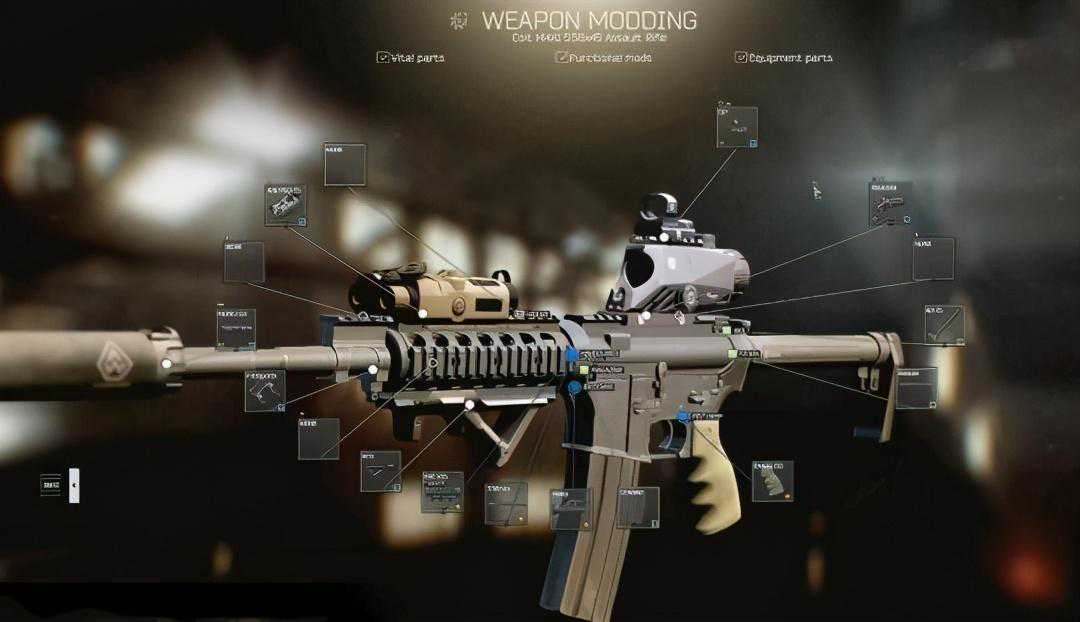Select the gas block mod slot
1080x622 pixels.
click(265, 390)
